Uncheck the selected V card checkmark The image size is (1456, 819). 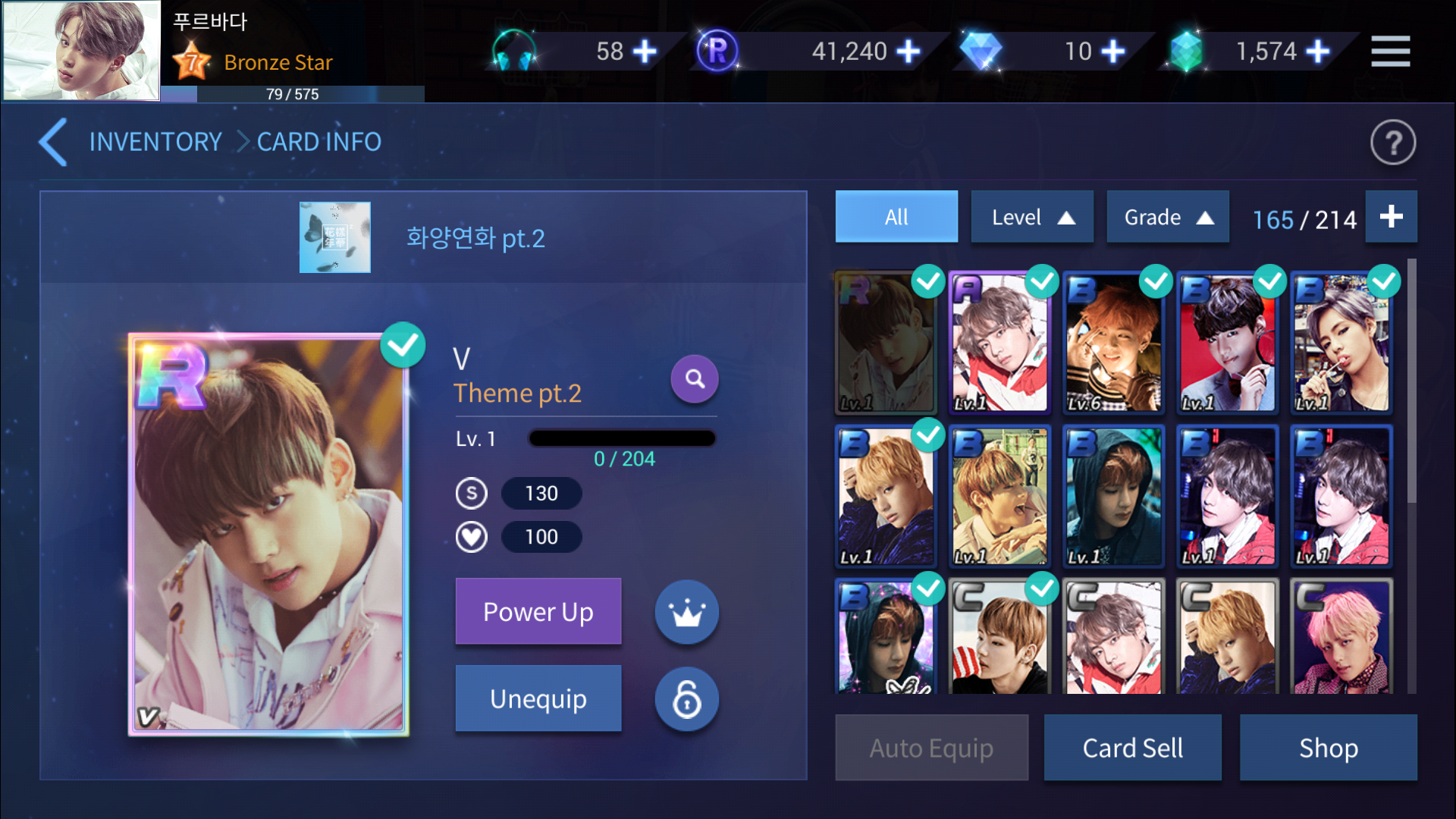click(x=403, y=344)
